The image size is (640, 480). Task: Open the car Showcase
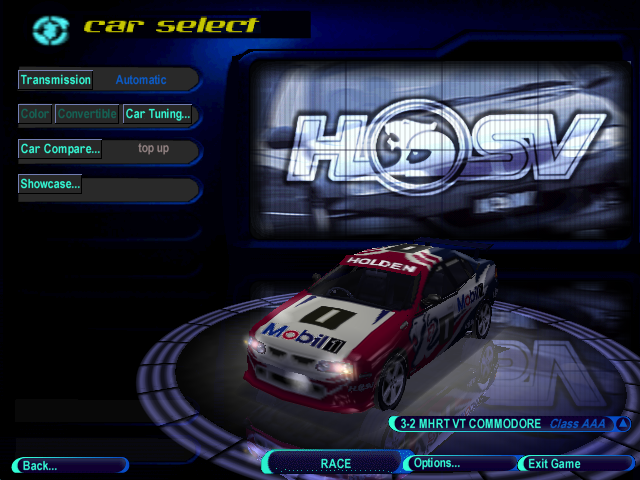click(50, 184)
